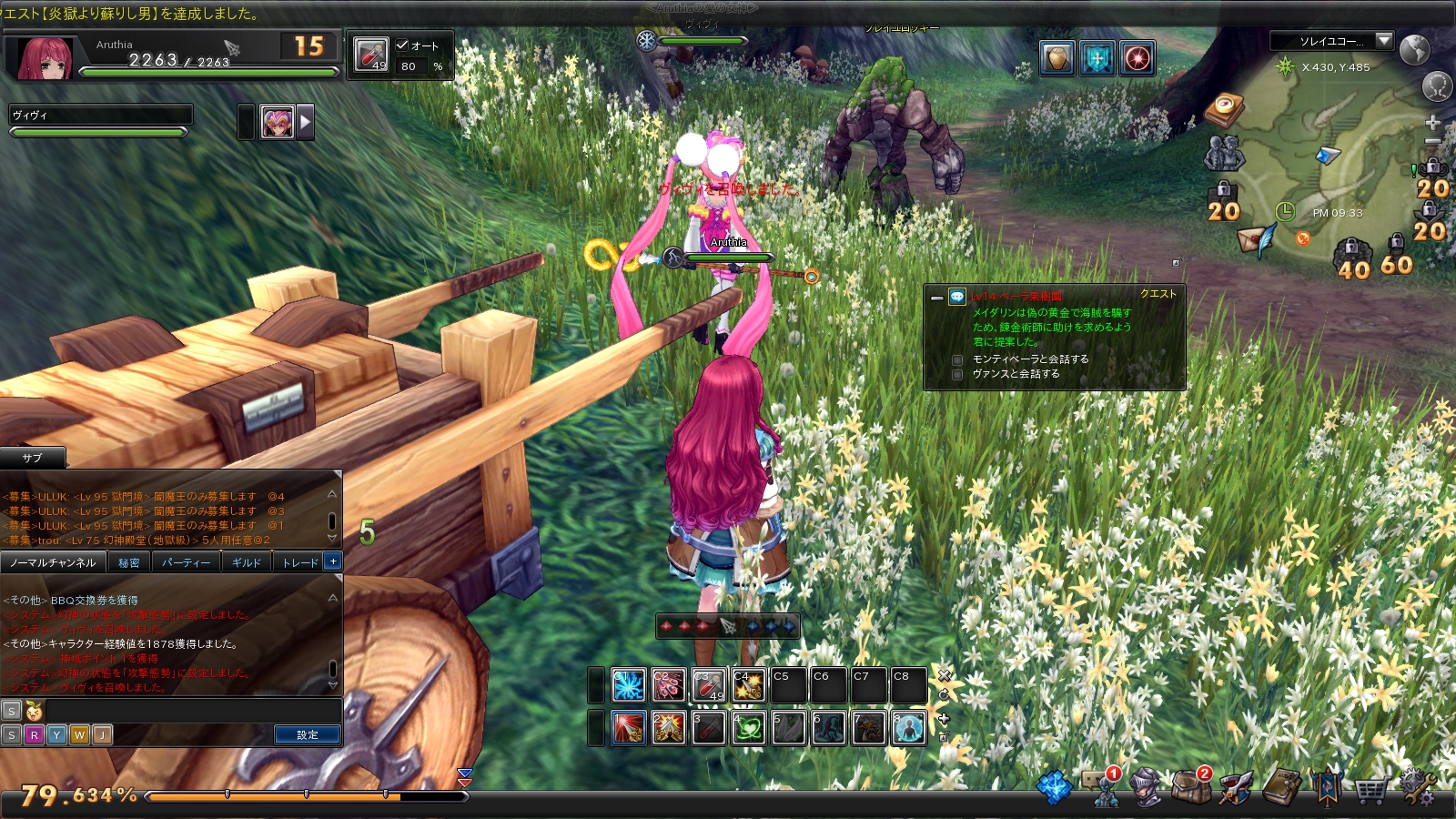Switch to the ギルド chat tab
Screen dimensions: 1456x819
tap(246, 562)
